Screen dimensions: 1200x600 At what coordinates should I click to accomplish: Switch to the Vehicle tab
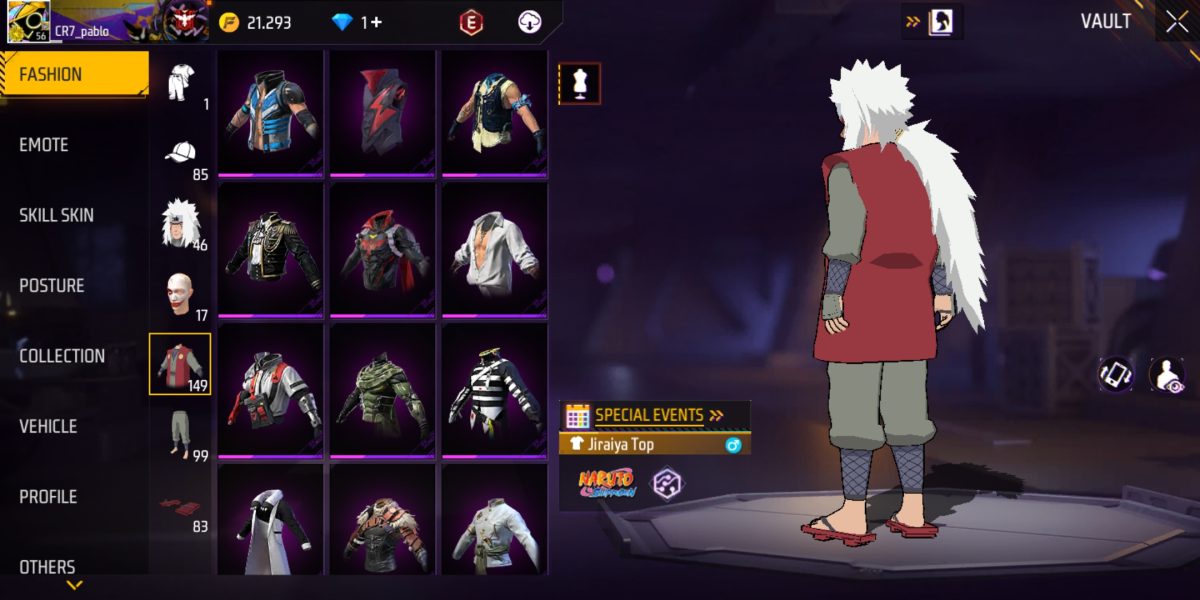pyautogui.click(x=48, y=426)
